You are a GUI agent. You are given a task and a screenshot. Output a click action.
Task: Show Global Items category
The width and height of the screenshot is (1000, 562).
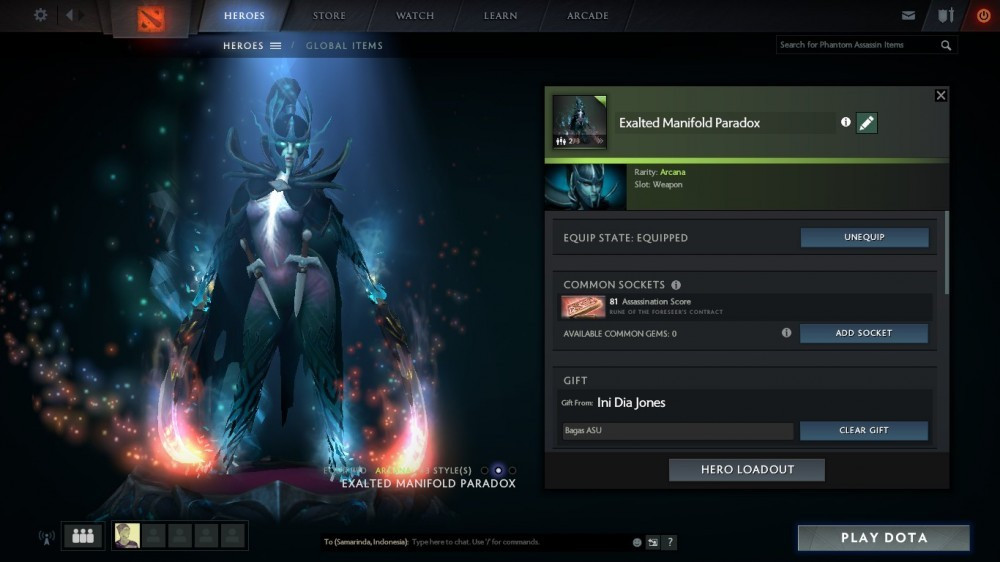[344, 46]
